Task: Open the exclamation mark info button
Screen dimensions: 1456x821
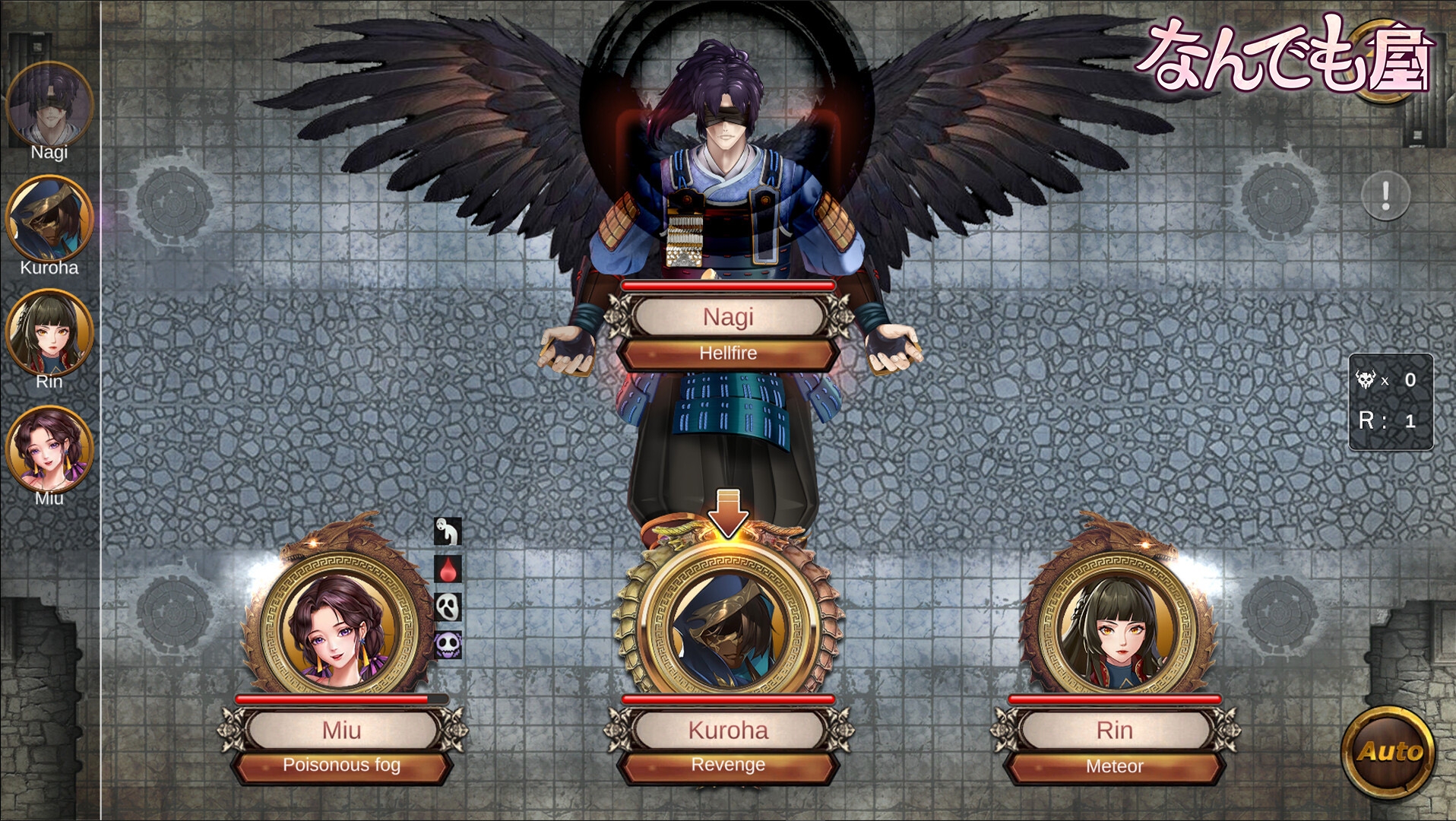Action: coord(1385,196)
